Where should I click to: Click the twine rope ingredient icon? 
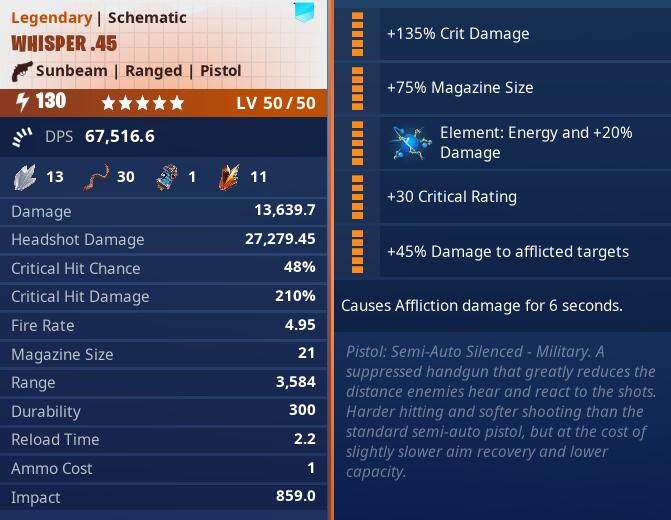click(95, 176)
